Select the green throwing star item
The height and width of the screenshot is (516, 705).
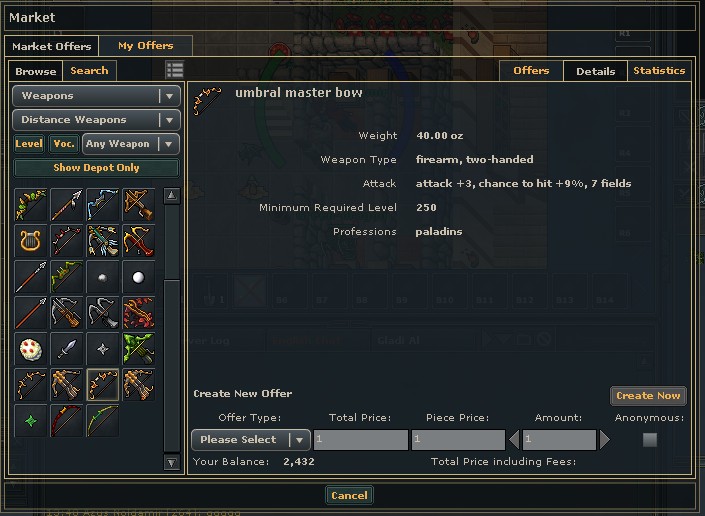point(30,420)
